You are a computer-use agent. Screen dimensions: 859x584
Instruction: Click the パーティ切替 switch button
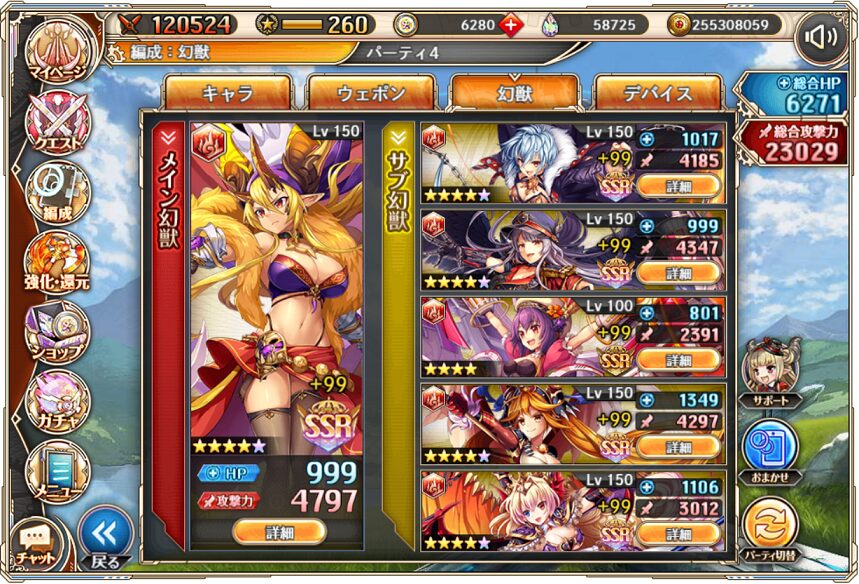(769, 527)
